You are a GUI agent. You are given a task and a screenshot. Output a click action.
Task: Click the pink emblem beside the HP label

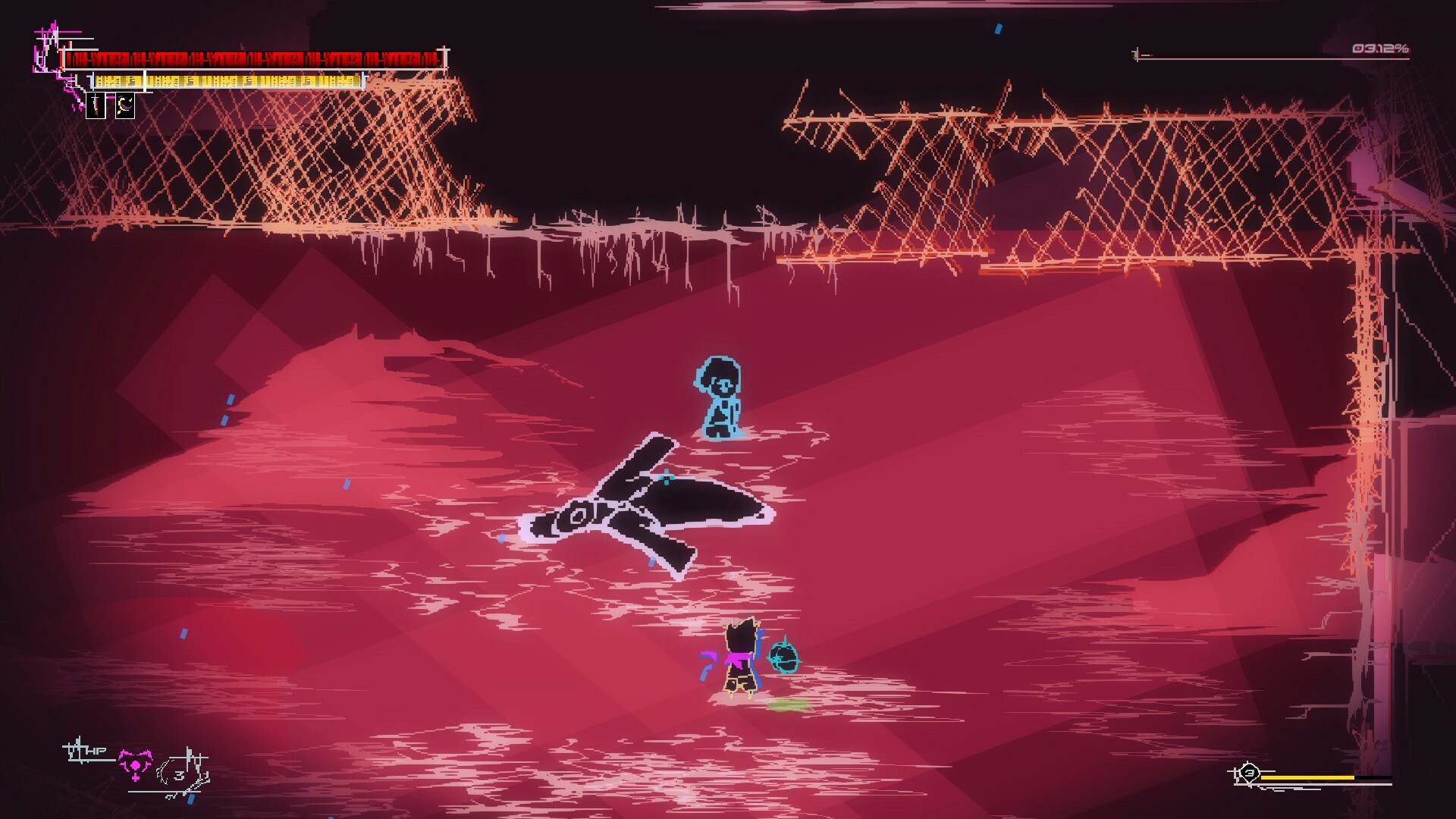[136, 766]
